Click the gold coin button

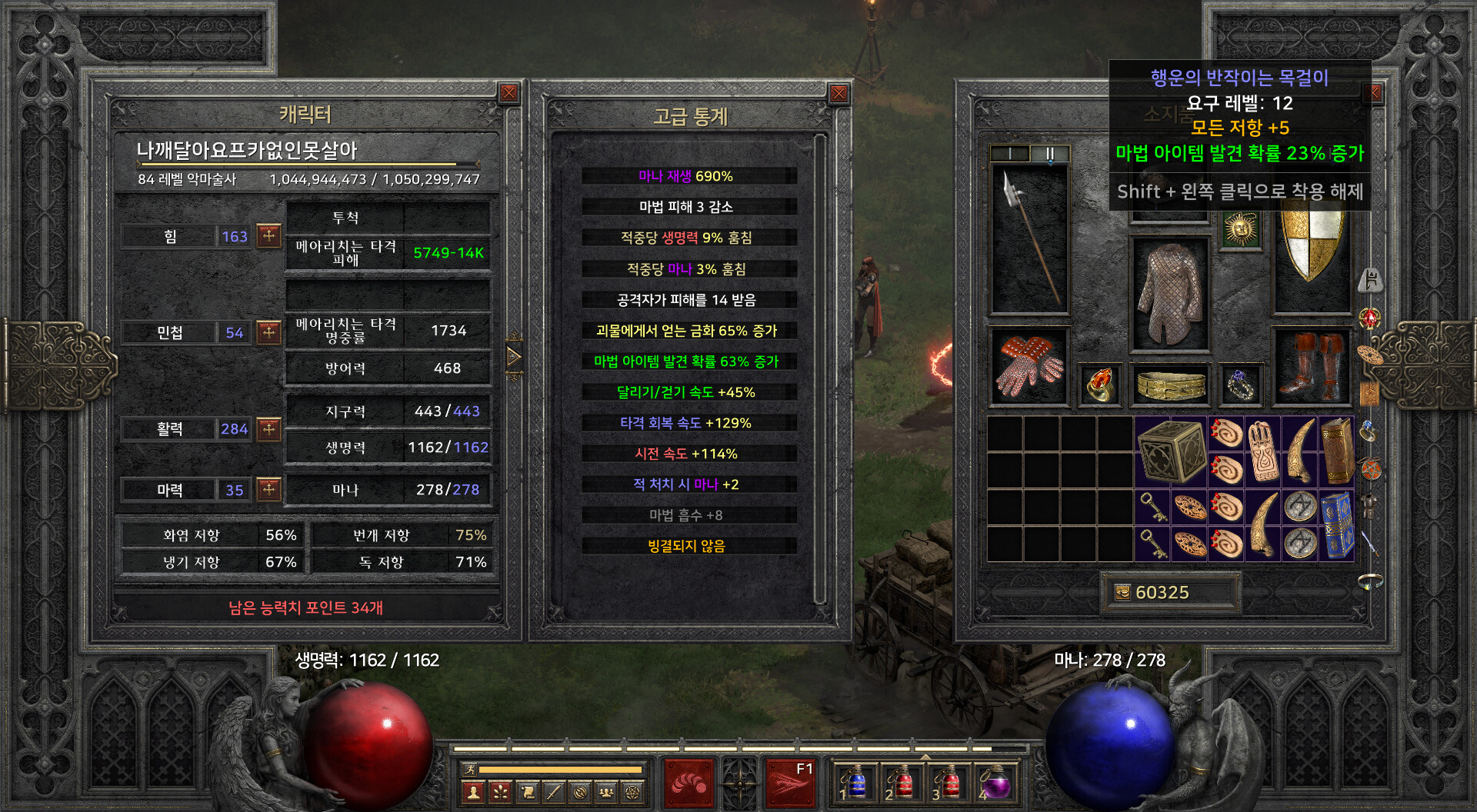pos(1122,592)
